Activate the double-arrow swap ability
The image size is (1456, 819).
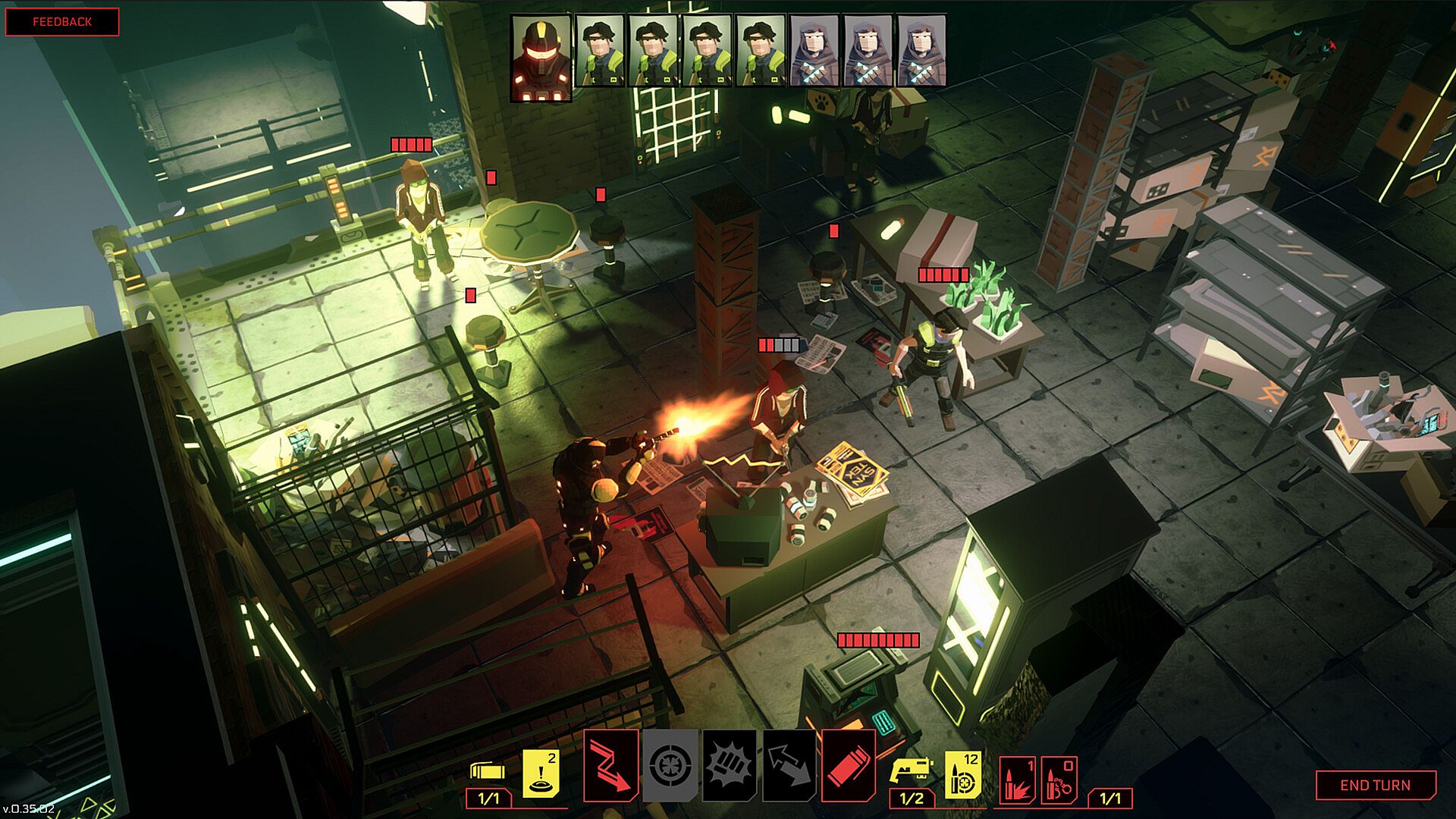(789, 766)
